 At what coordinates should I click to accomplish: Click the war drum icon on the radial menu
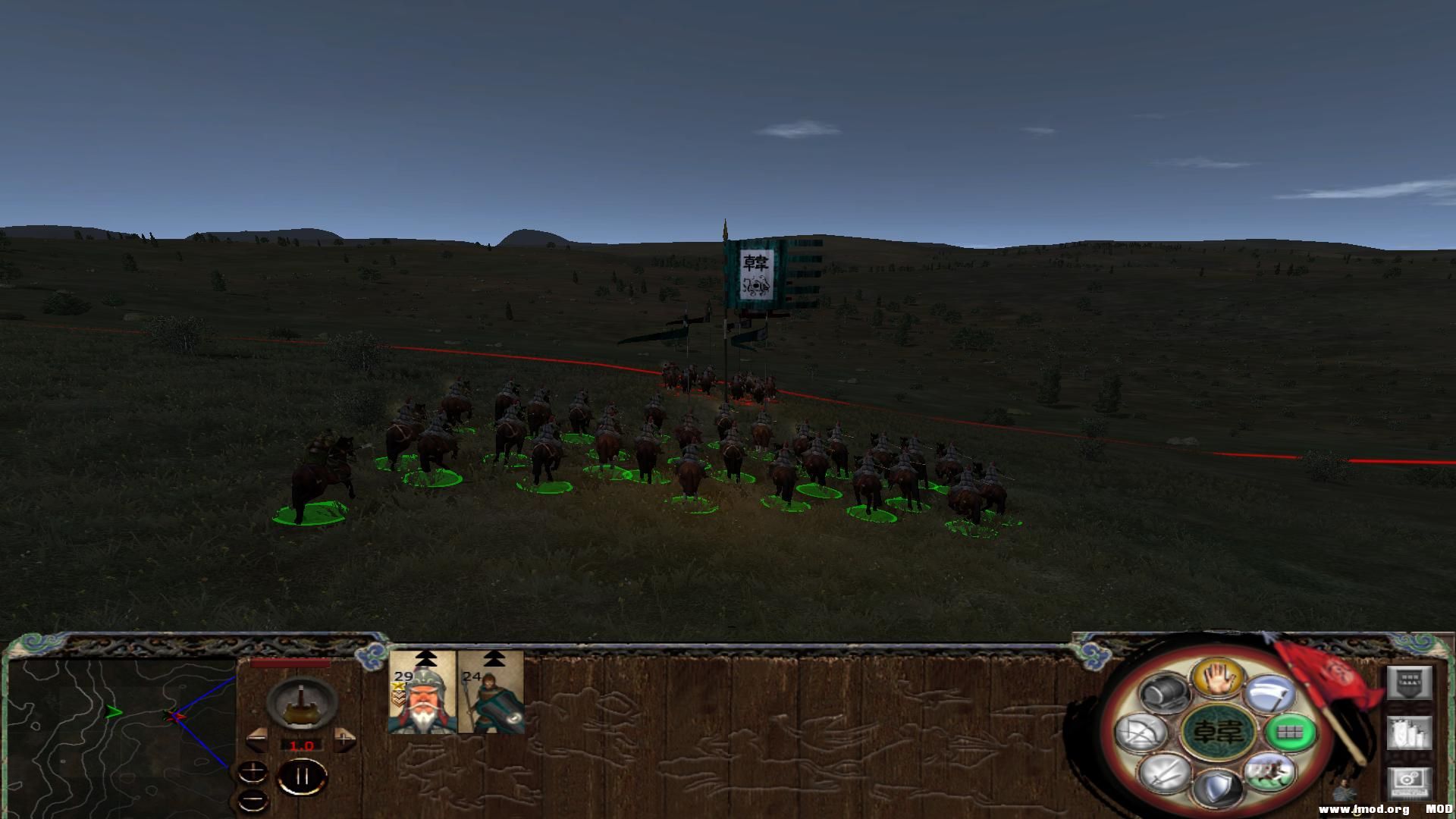click(1163, 692)
